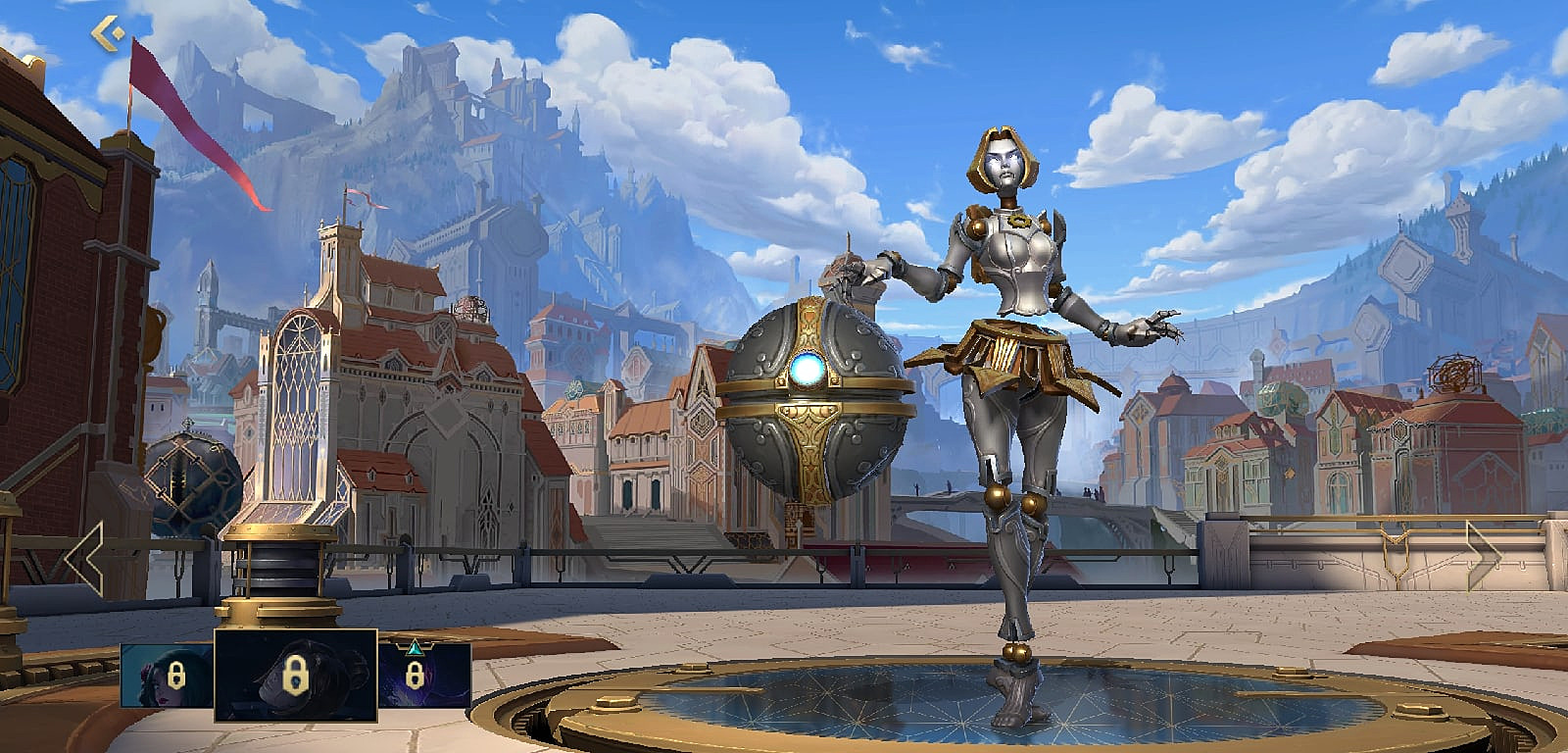Show the previous skin with the left arrow
Image resolution: width=1568 pixels, height=753 pixels.
85,558
